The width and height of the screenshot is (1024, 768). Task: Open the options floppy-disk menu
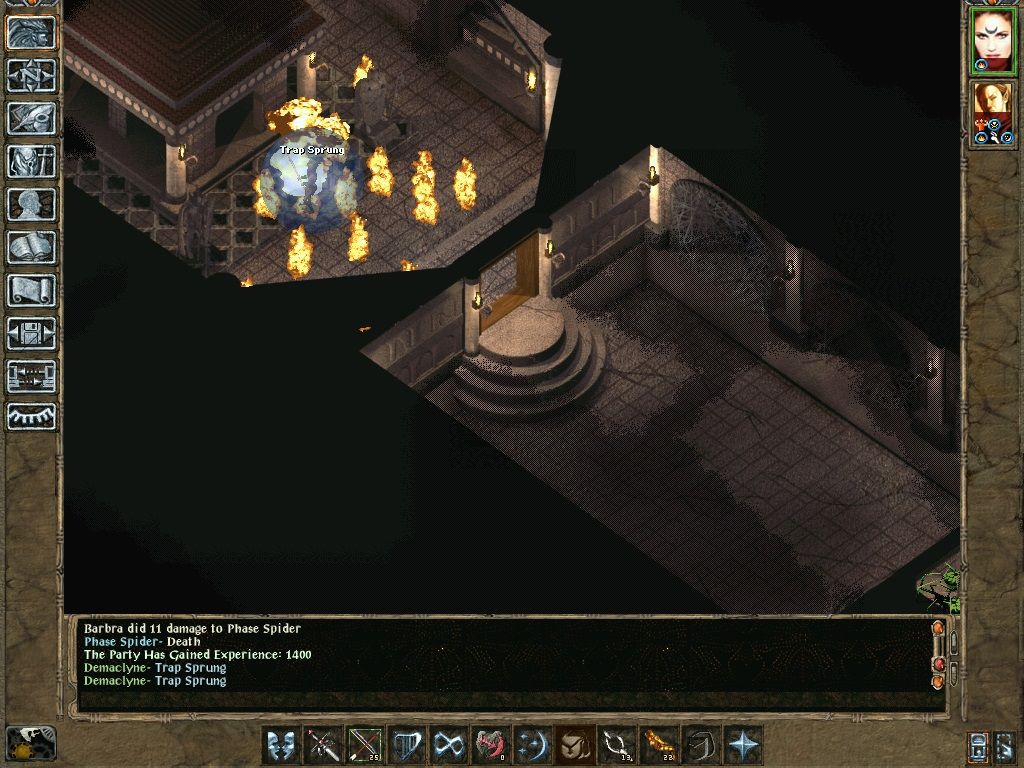[31, 333]
